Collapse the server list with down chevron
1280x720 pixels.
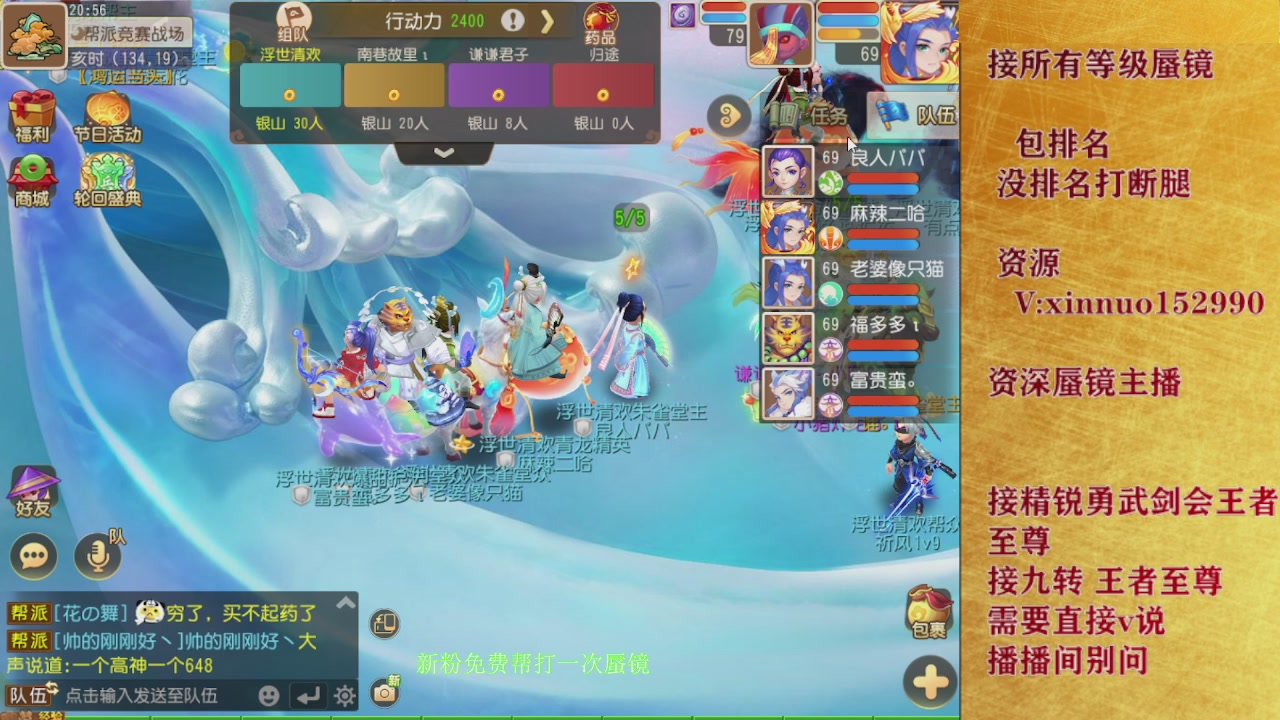click(443, 153)
